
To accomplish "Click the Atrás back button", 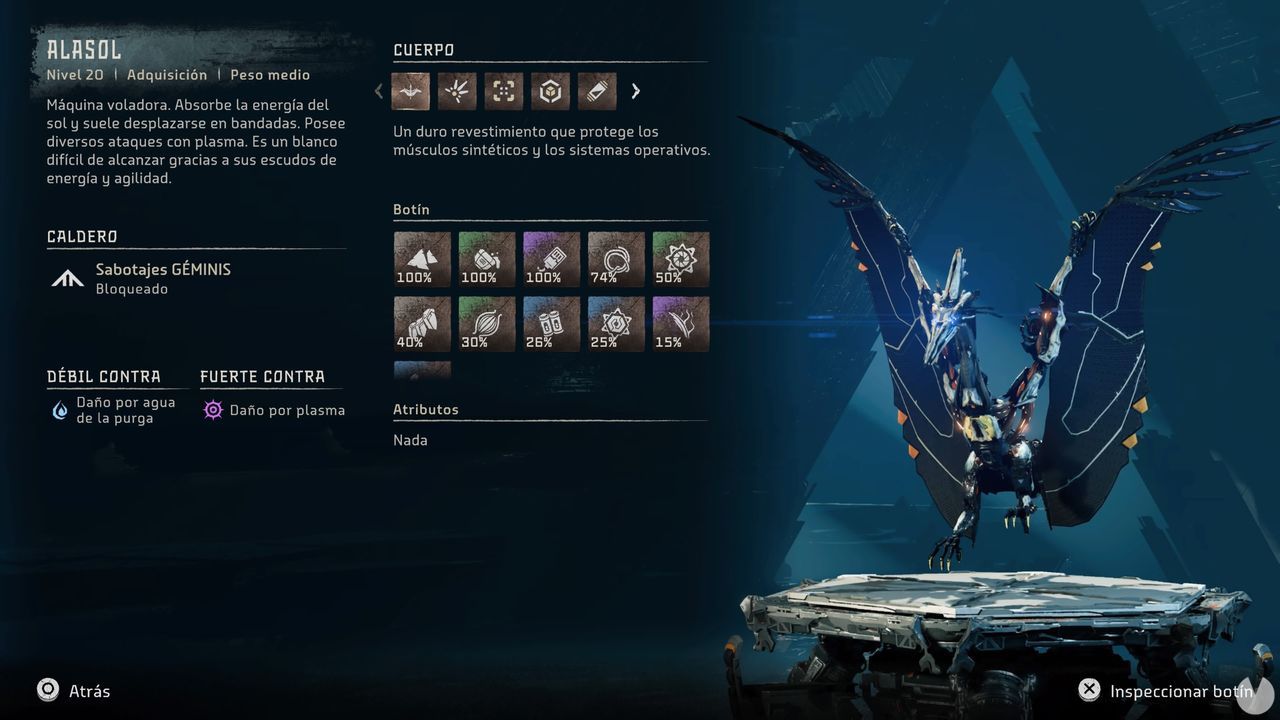I will point(74,691).
